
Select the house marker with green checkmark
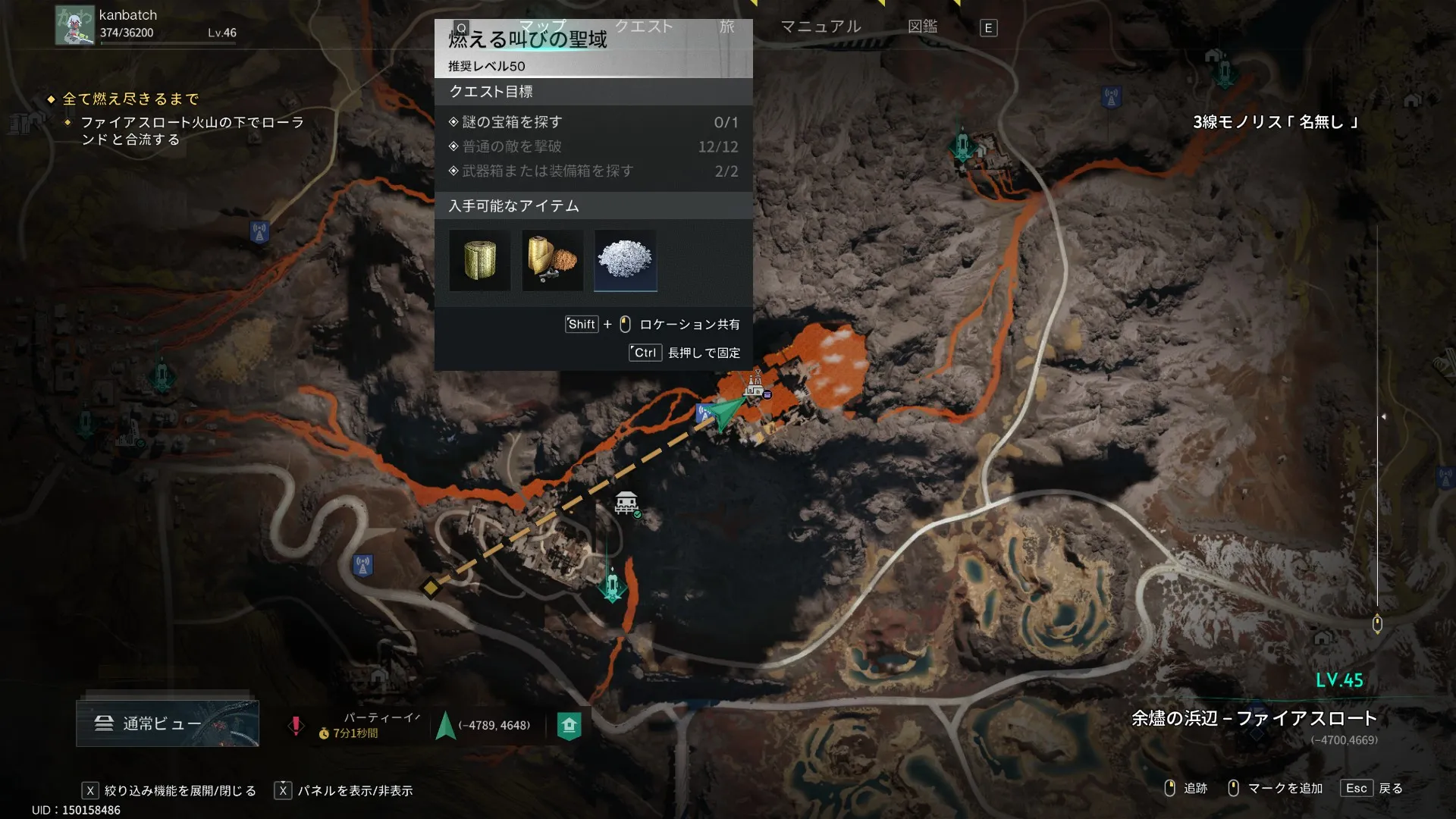626,502
